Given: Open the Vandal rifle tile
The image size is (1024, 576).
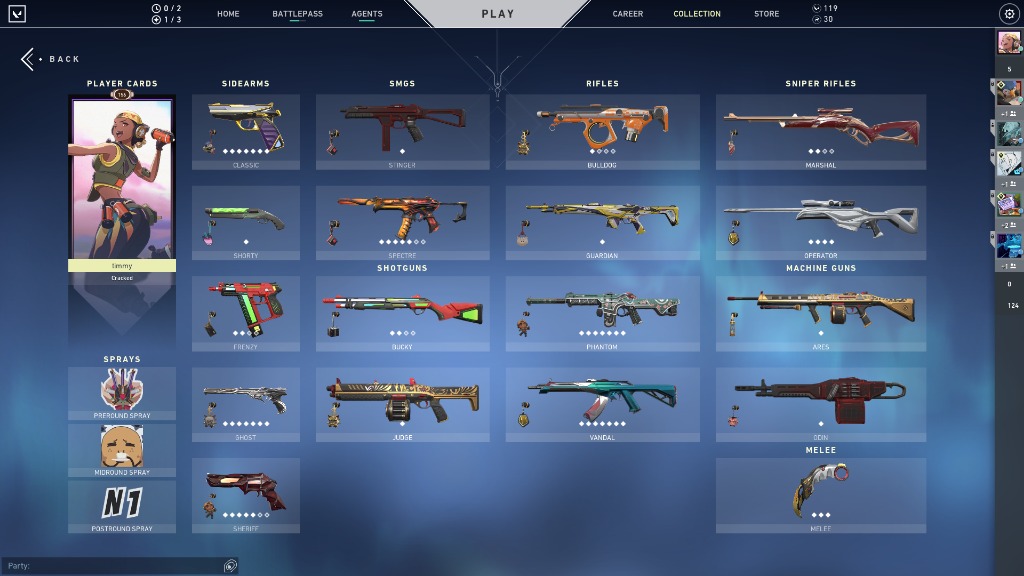Looking at the screenshot, I should (602, 403).
